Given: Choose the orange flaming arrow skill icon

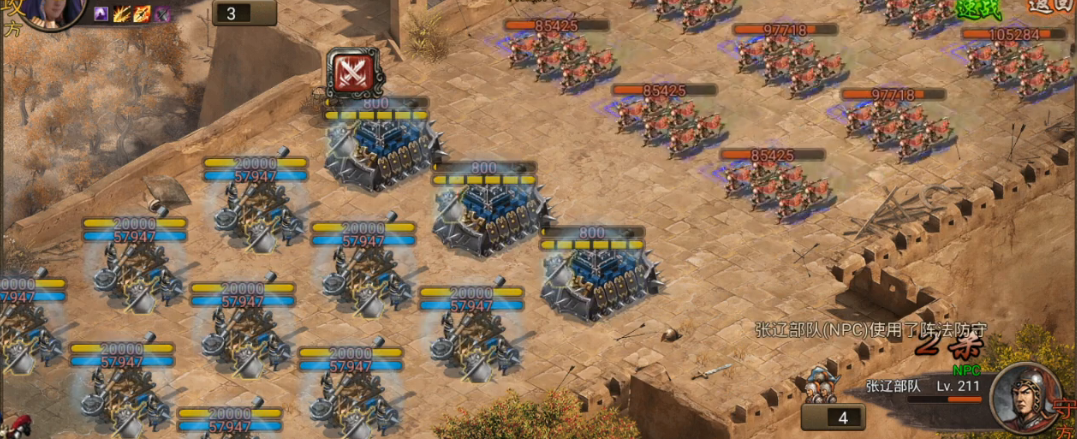Looking at the screenshot, I should 142,14.
